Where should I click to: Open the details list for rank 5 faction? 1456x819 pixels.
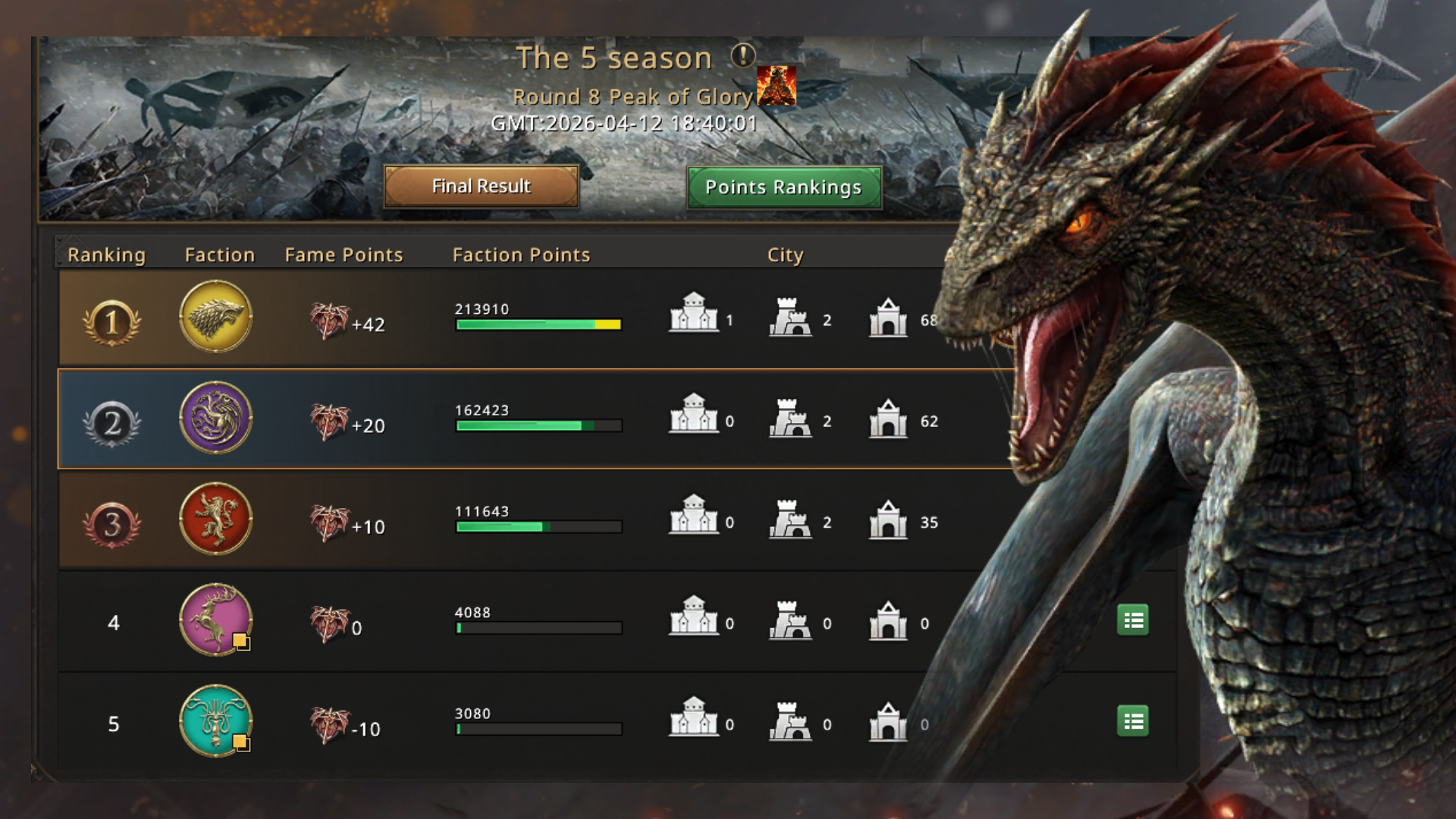[x=1133, y=721]
